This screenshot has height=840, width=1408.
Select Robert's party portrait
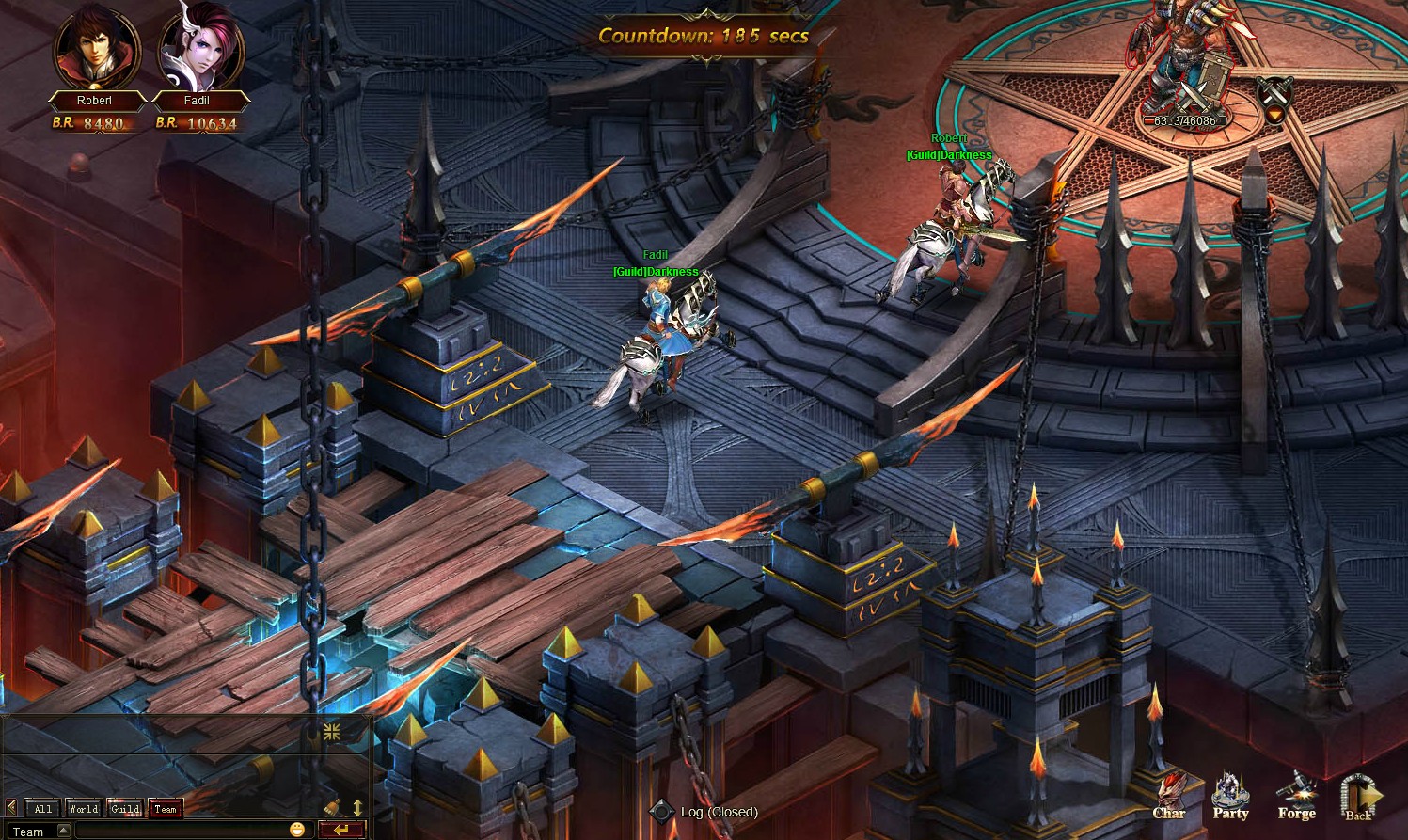click(x=96, y=49)
